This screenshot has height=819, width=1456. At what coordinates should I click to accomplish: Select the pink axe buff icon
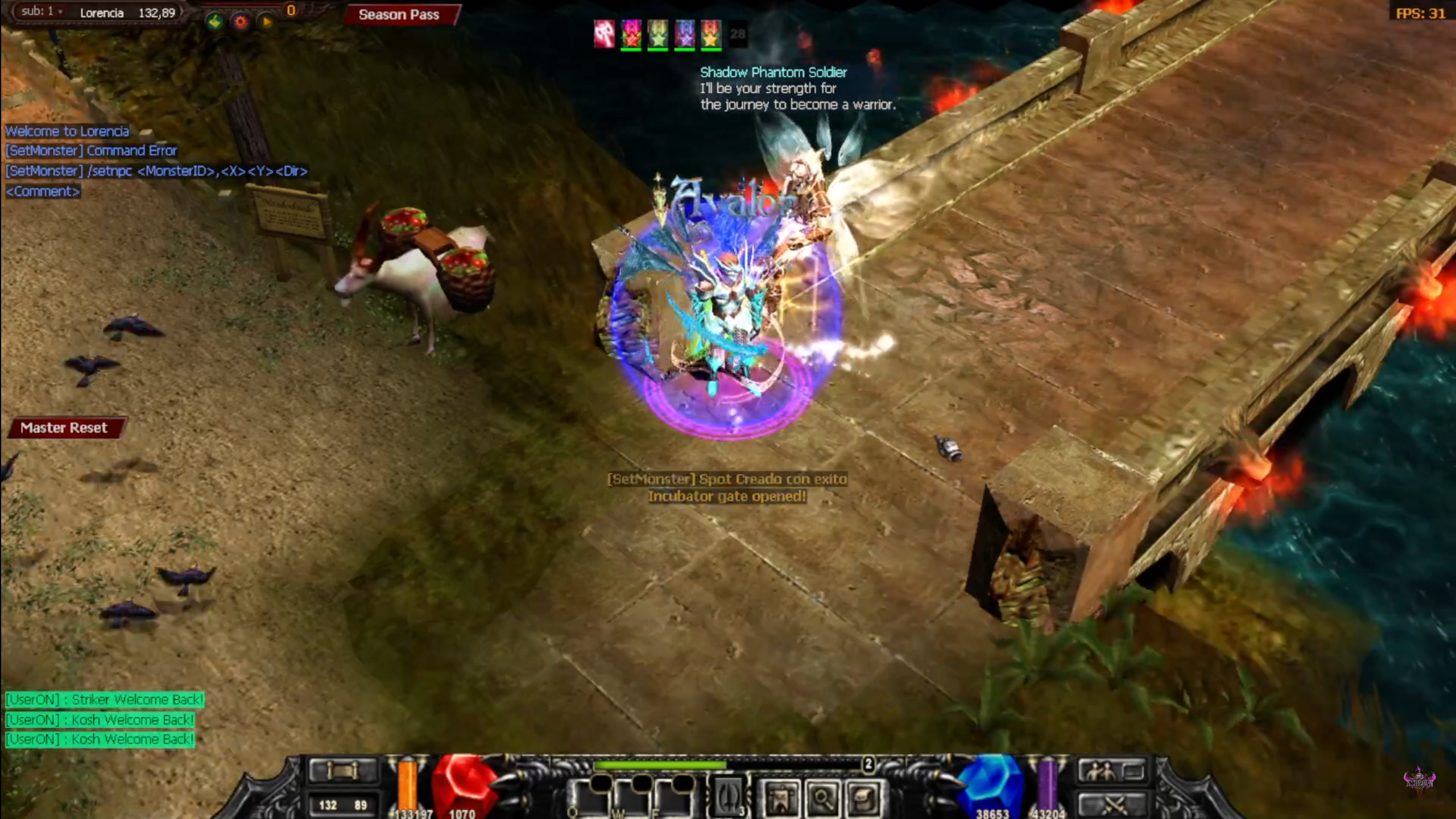point(604,34)
